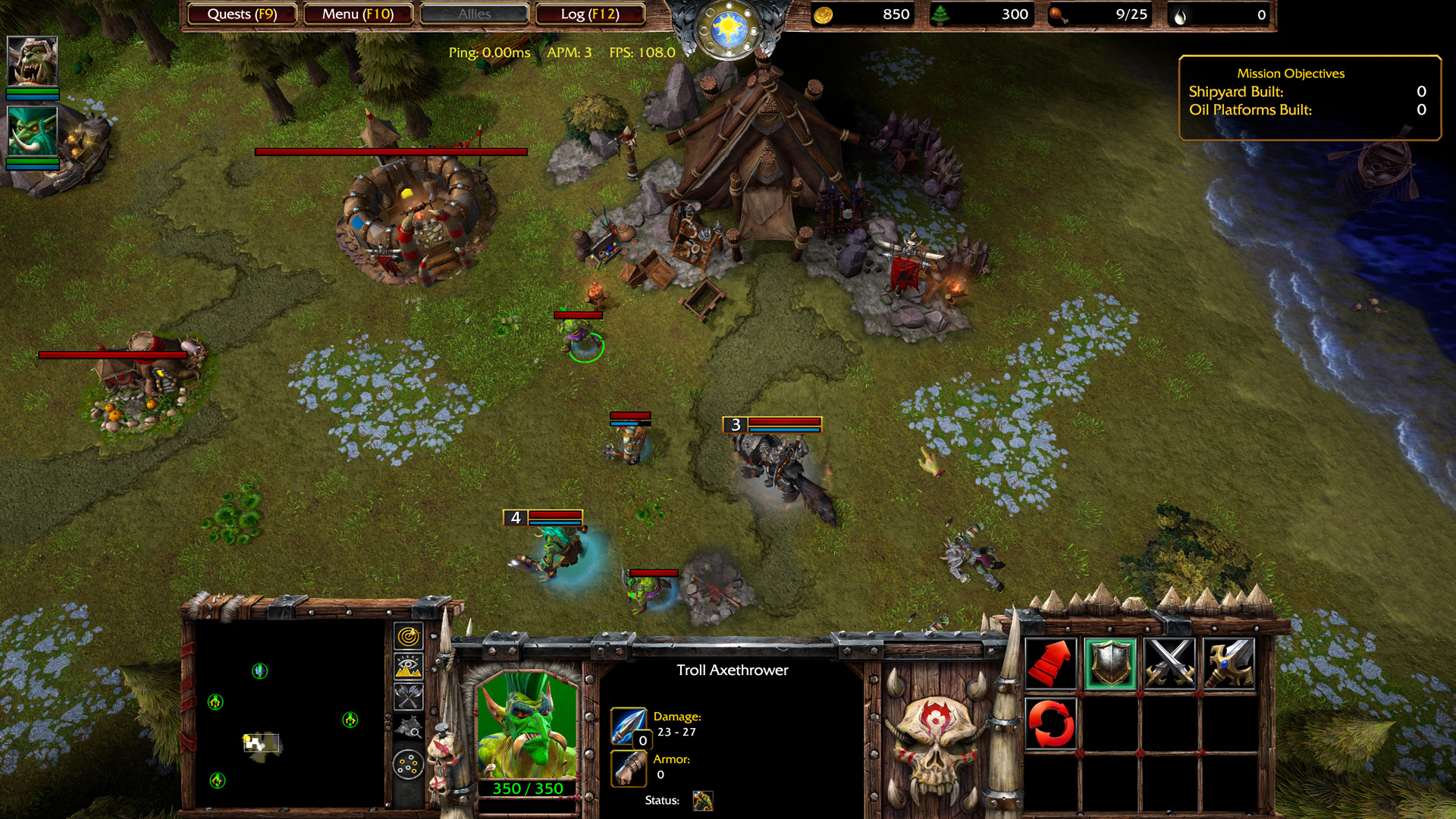1456x819 pixels.
Task: Open the Log (F12) message history
Action: click(590, 14)
